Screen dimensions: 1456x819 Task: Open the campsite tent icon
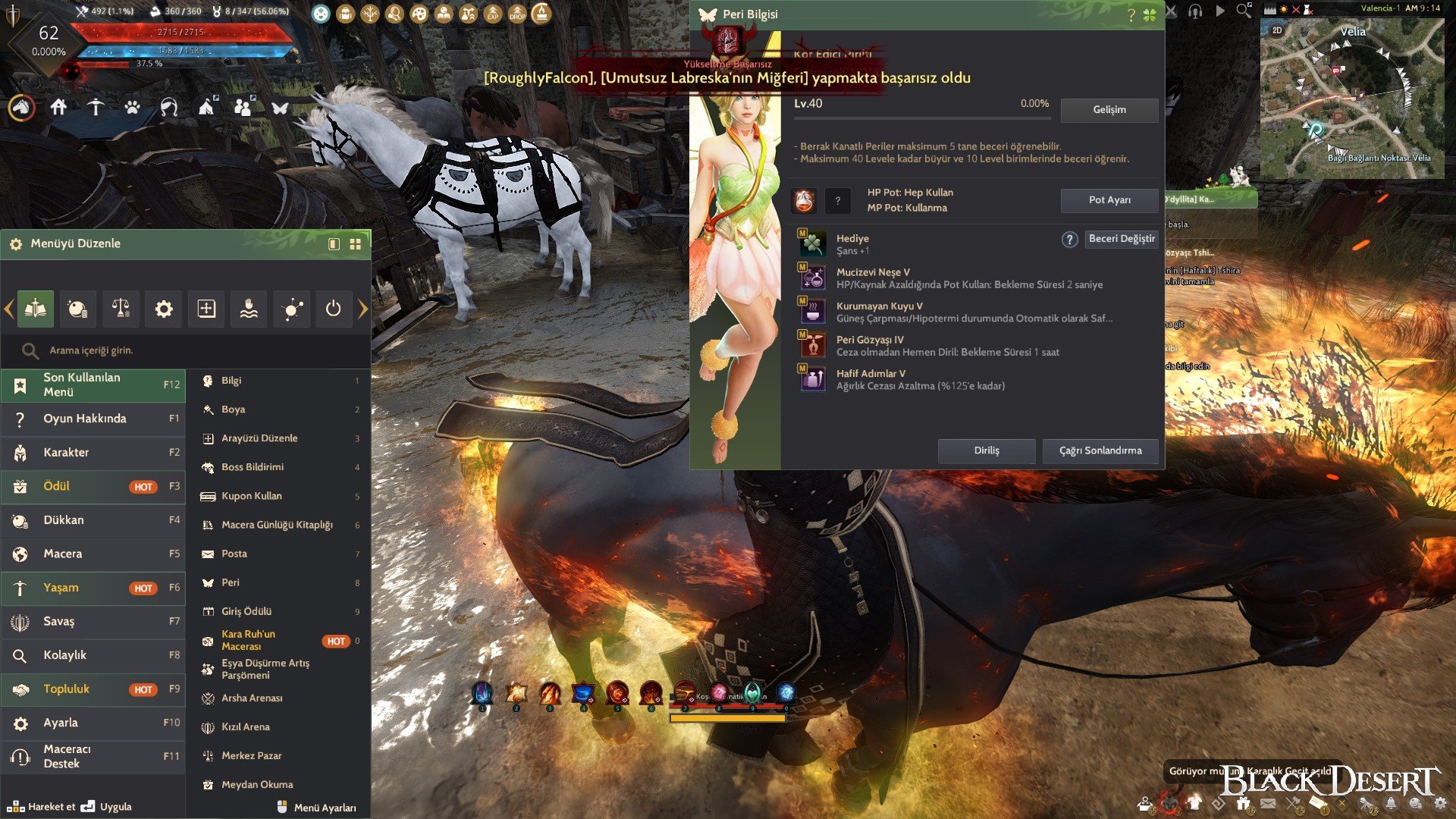click(x=206, y=108)
